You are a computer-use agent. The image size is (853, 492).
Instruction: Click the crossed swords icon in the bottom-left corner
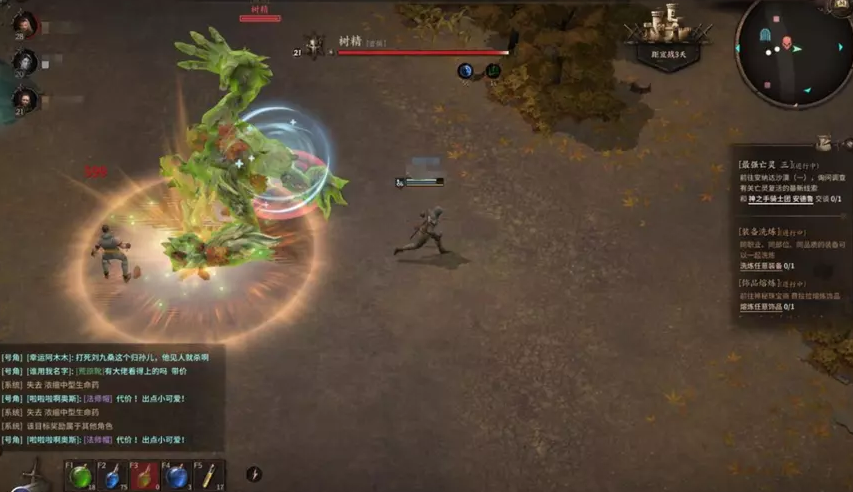pos(30,474)
